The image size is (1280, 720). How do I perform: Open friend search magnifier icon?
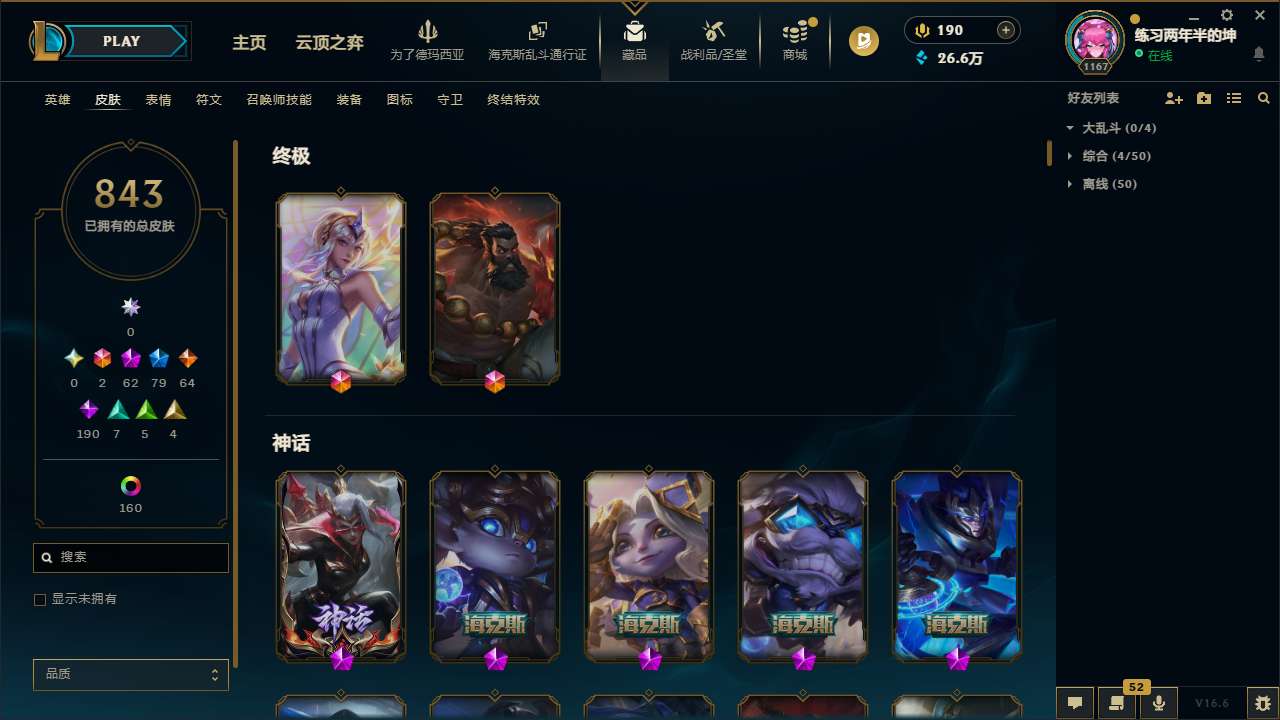[1263, 98]
